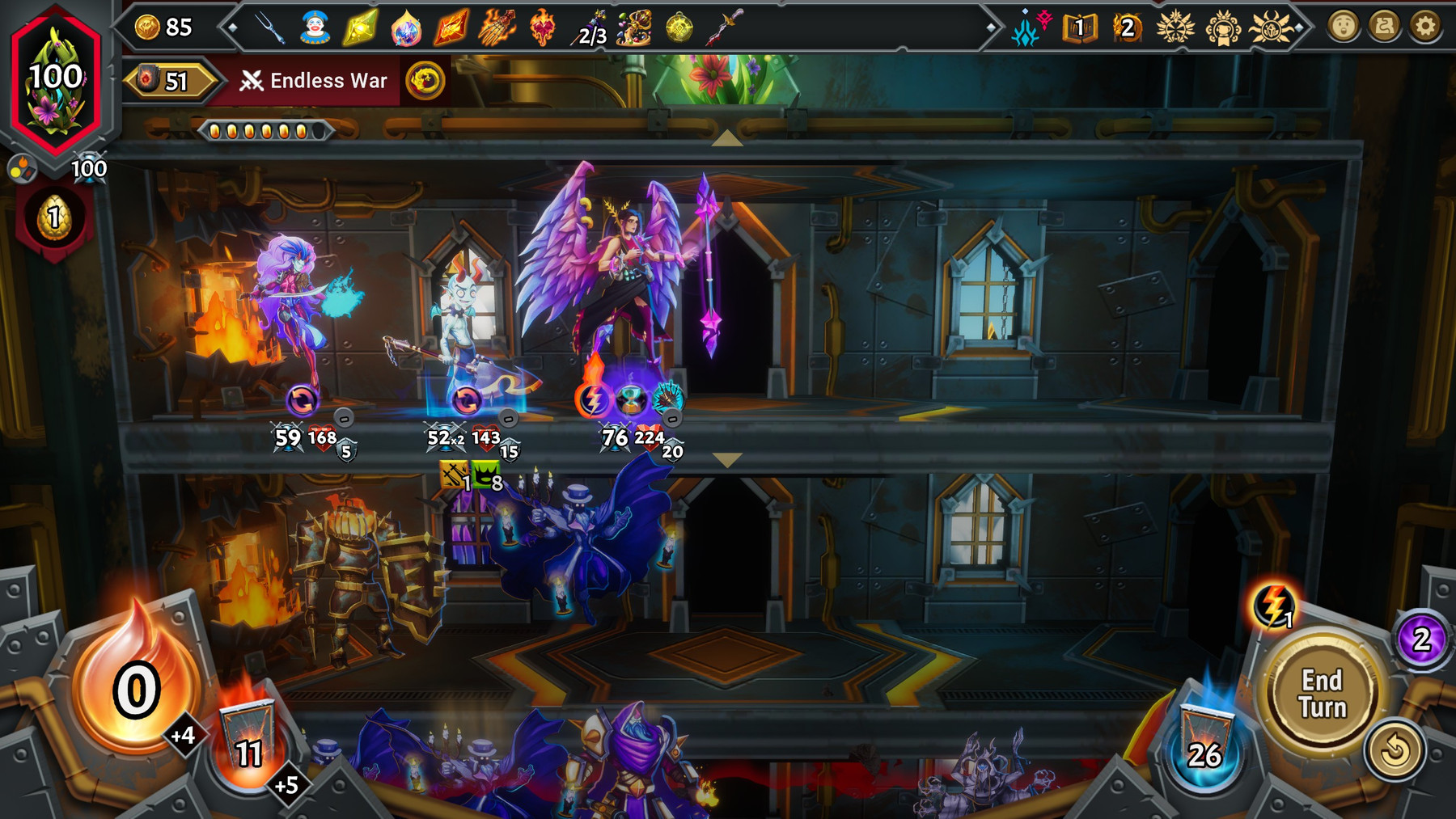Expand the left chevron beside the artifact bar

click(232, 27)
